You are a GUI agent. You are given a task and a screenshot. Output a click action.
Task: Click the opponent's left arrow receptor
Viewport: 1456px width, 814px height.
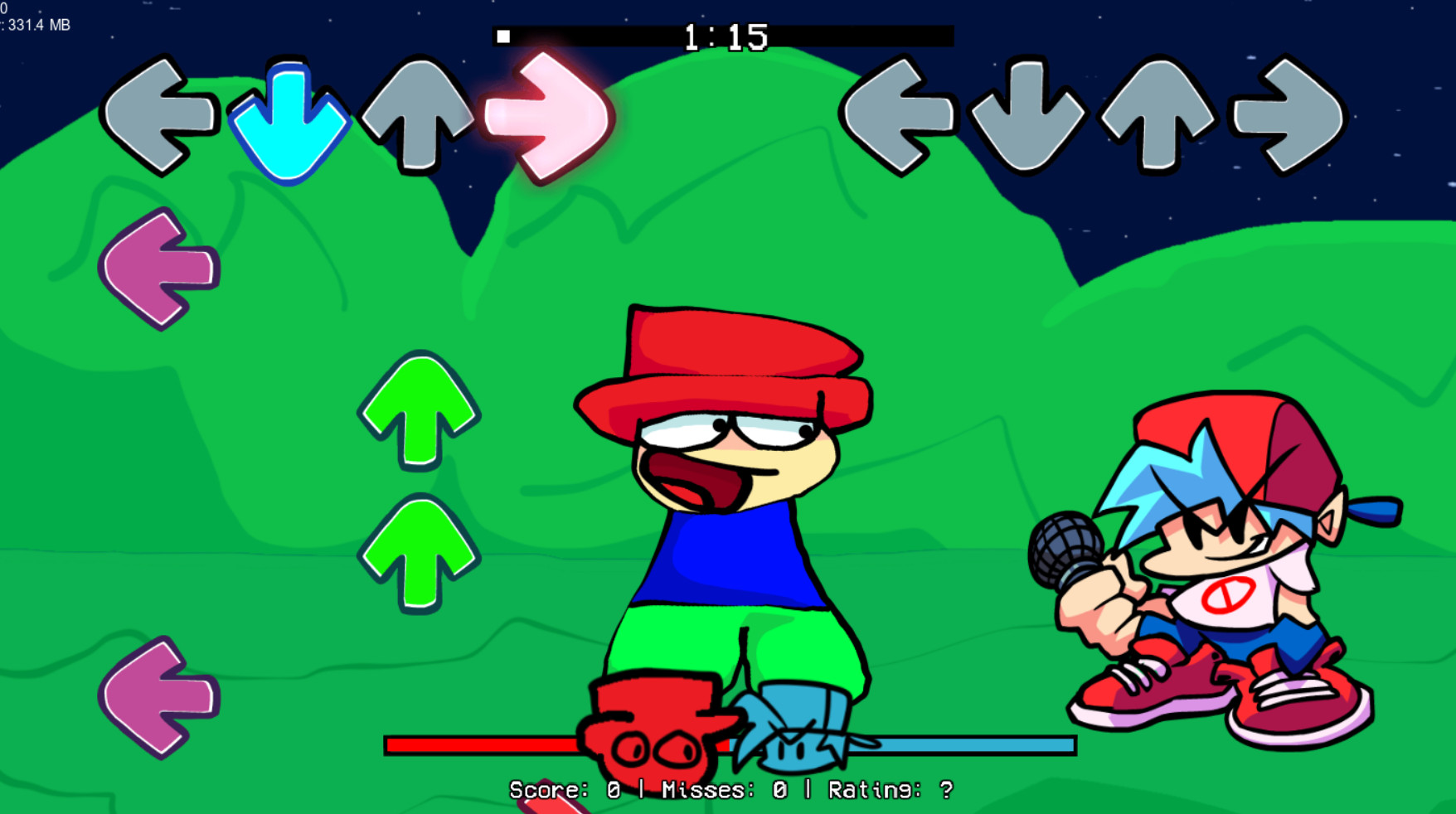point(161,117)
